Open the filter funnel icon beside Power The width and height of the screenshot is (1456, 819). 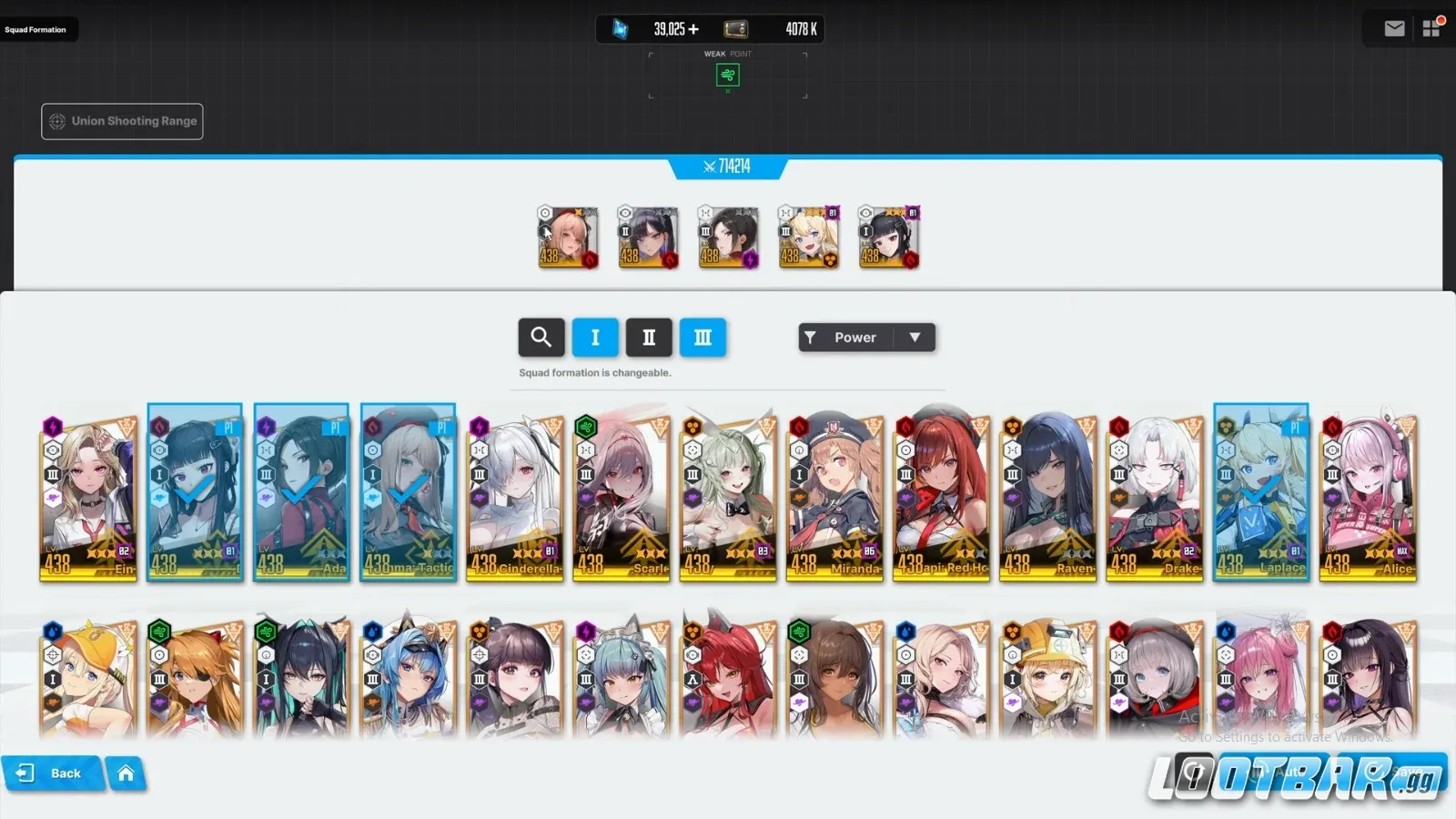[813, 337]
